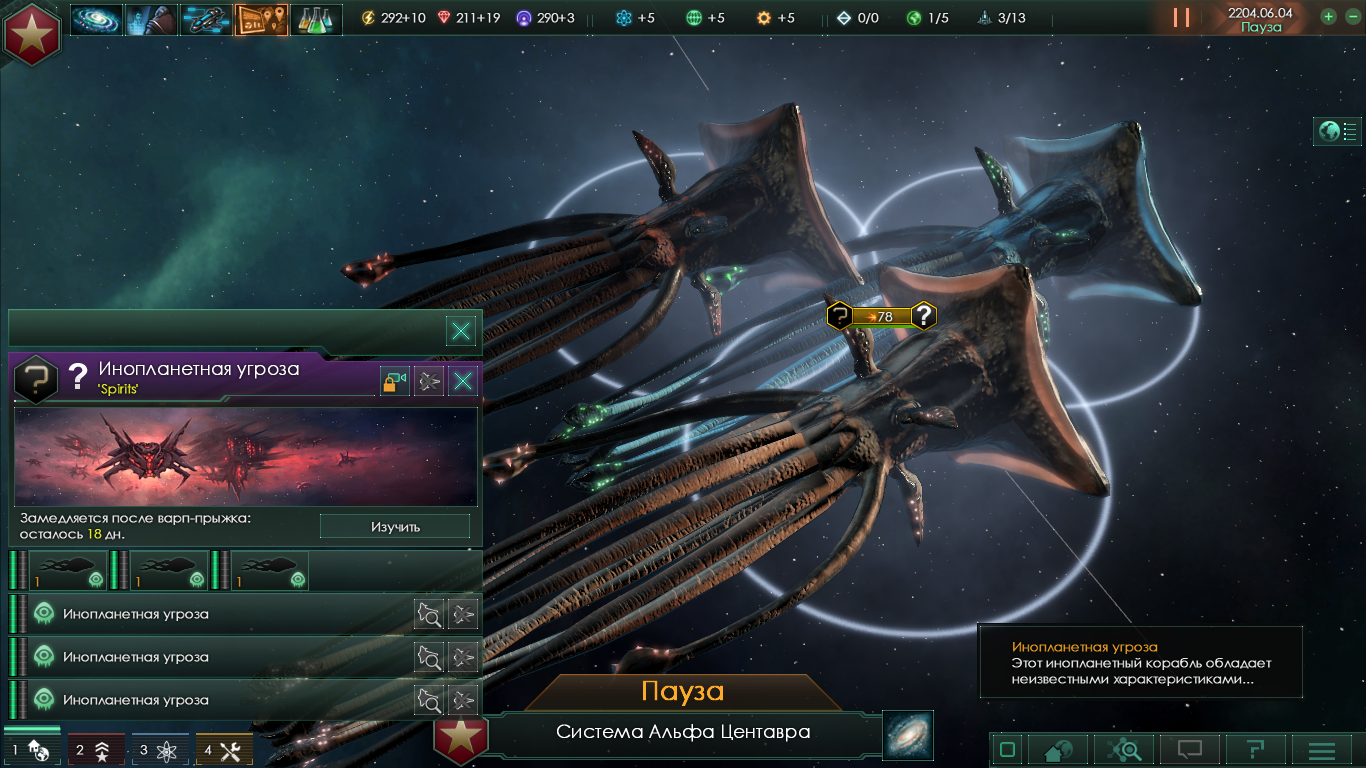Open the chat speech bubble button
The height and width of the screenshot is (768, 1366).
(x=1189, y=749)
